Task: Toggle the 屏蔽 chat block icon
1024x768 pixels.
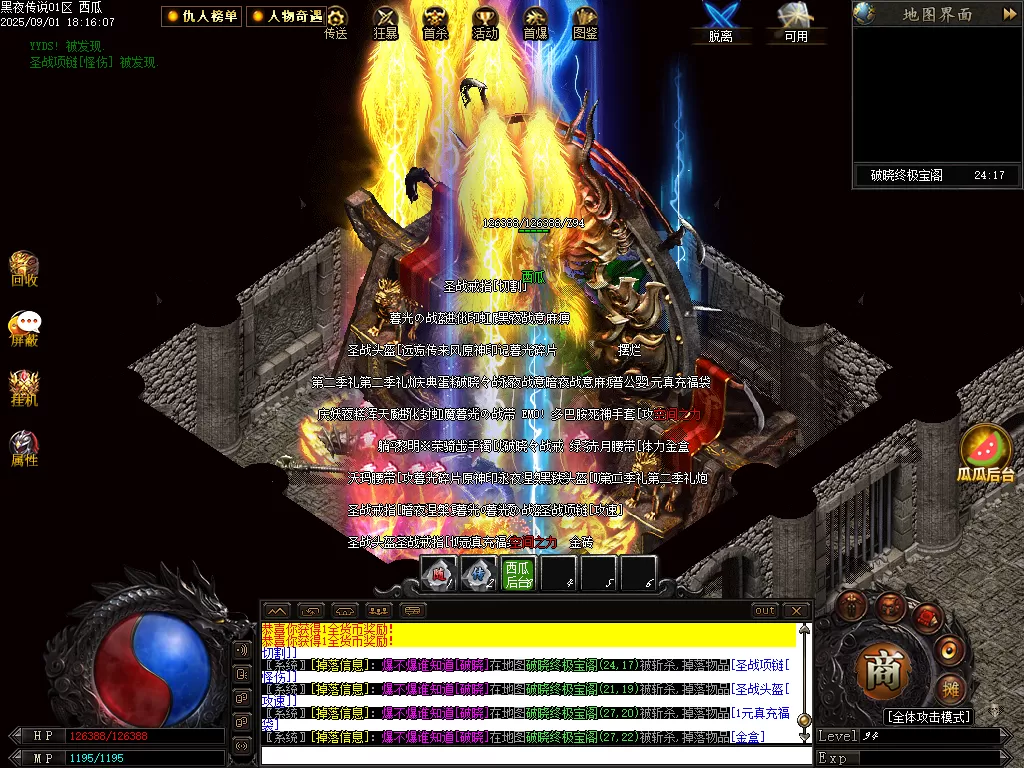Action: pyautogui.click(x=24, y=327)
